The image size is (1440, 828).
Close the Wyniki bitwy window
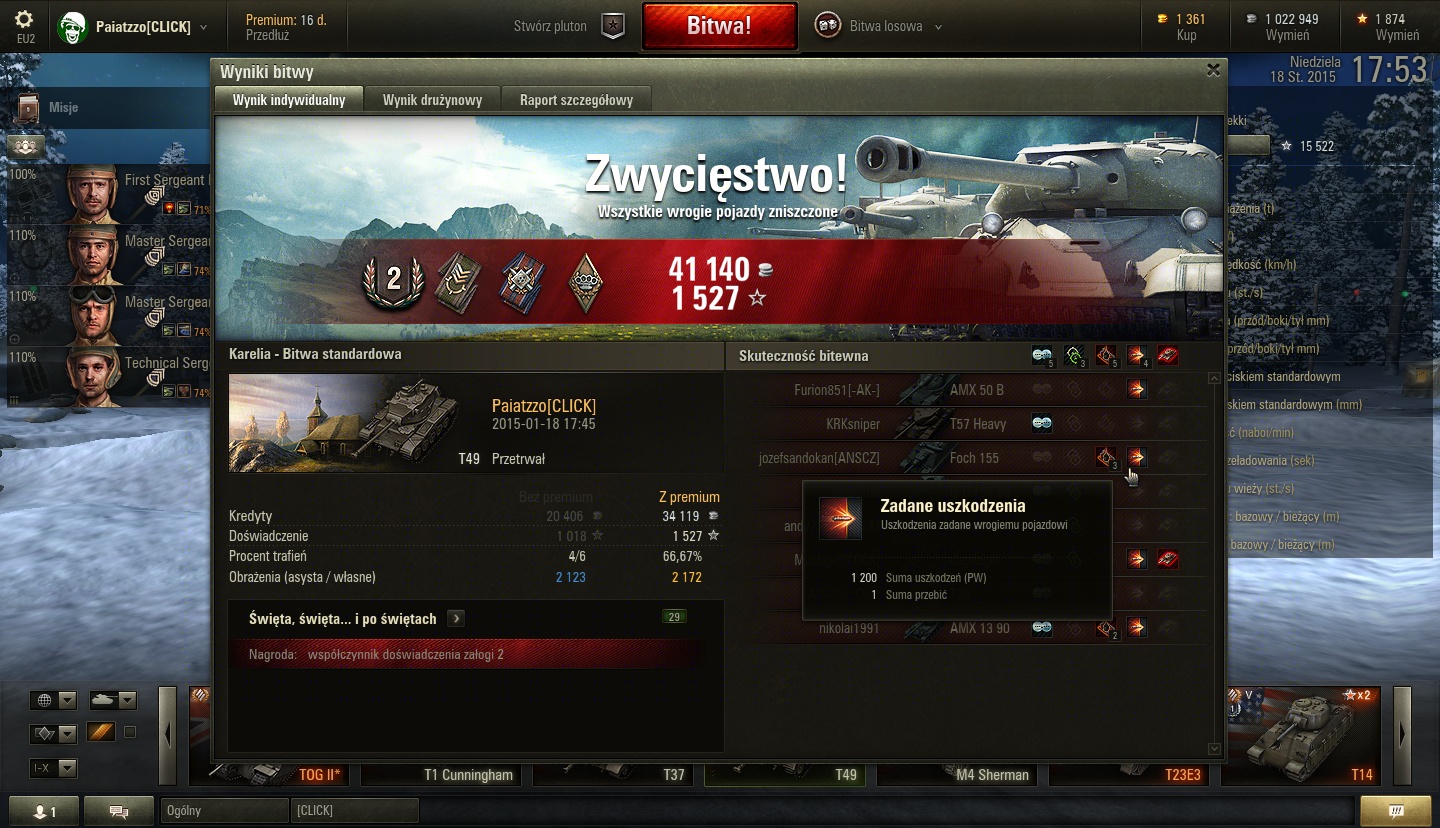1213,70
